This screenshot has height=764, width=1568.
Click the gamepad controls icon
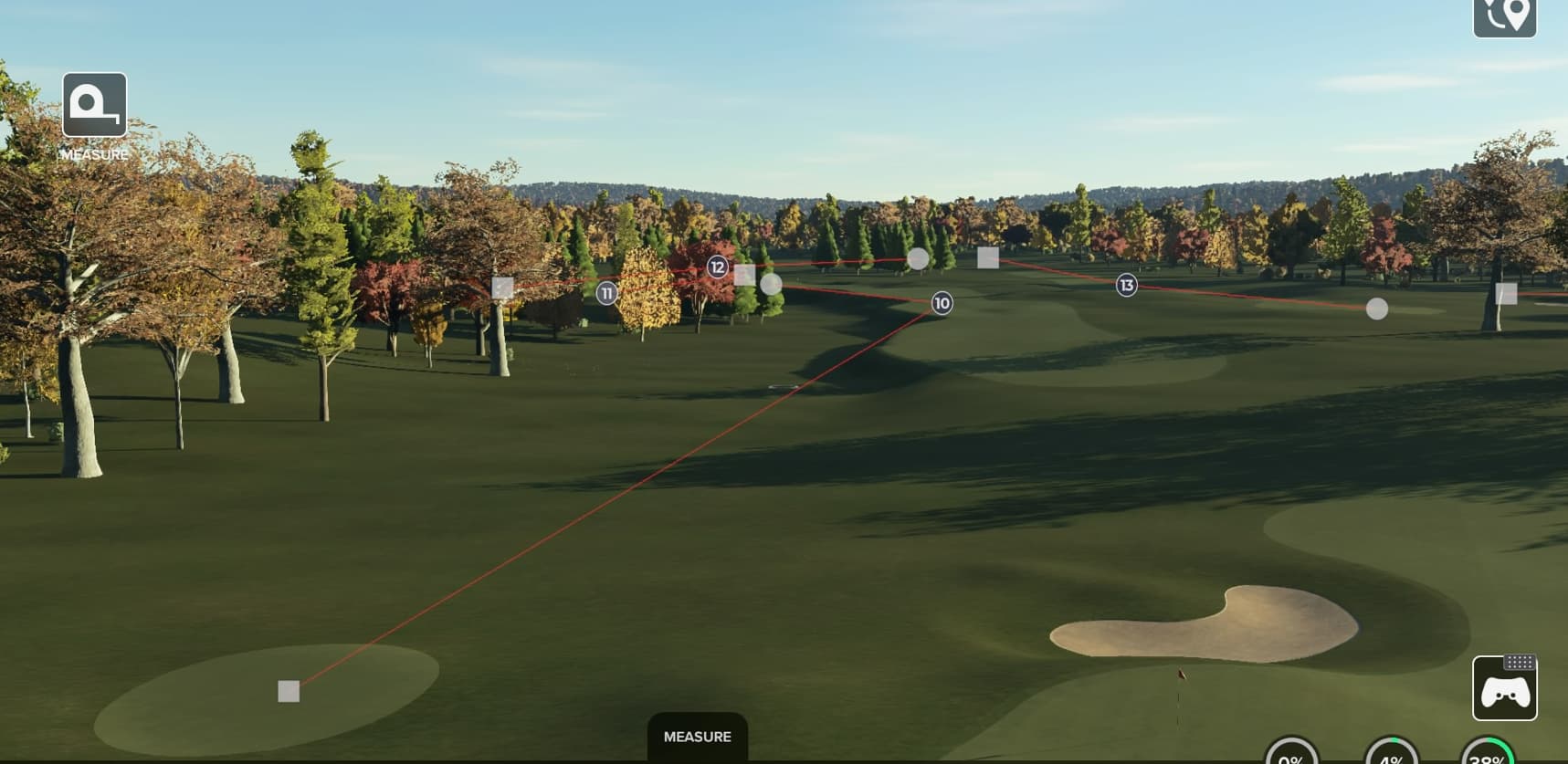tap(1504, 689)
